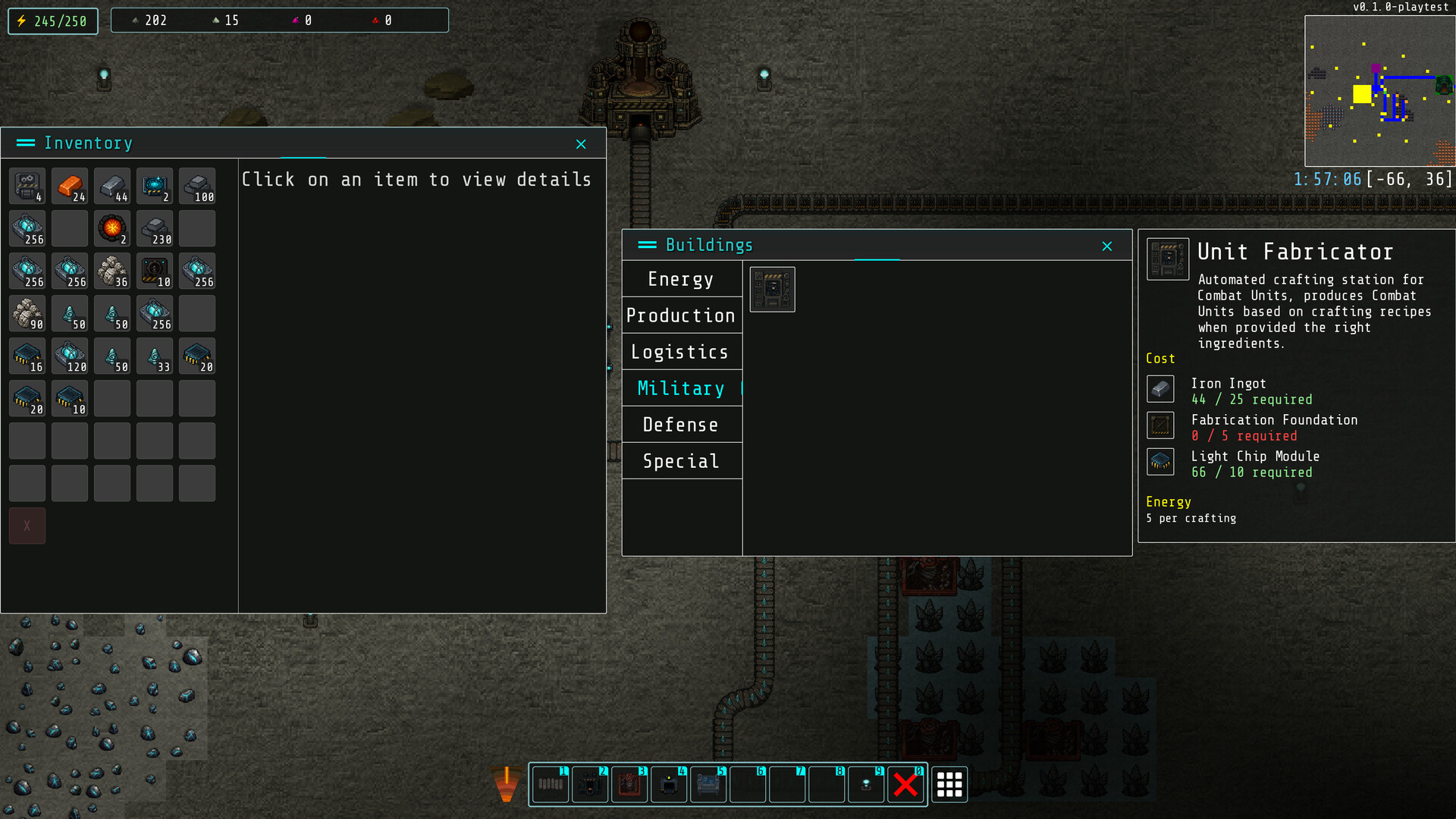The width and height of the screenshot is (1456, 819).
Task: Open the Energy category in Buildings
Action: click(680, 279)
